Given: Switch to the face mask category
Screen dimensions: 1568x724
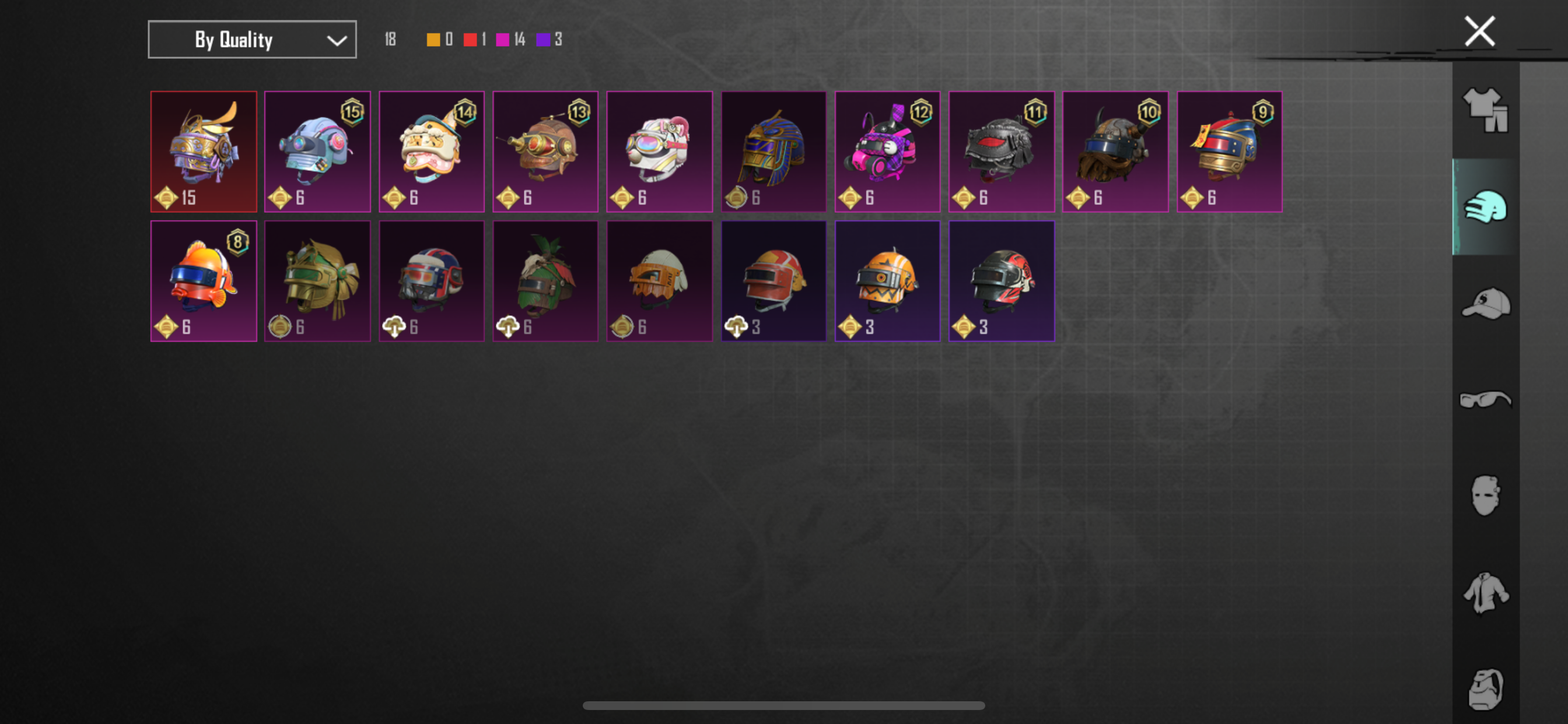Looking at the screenshot, I should (1485, 495).
